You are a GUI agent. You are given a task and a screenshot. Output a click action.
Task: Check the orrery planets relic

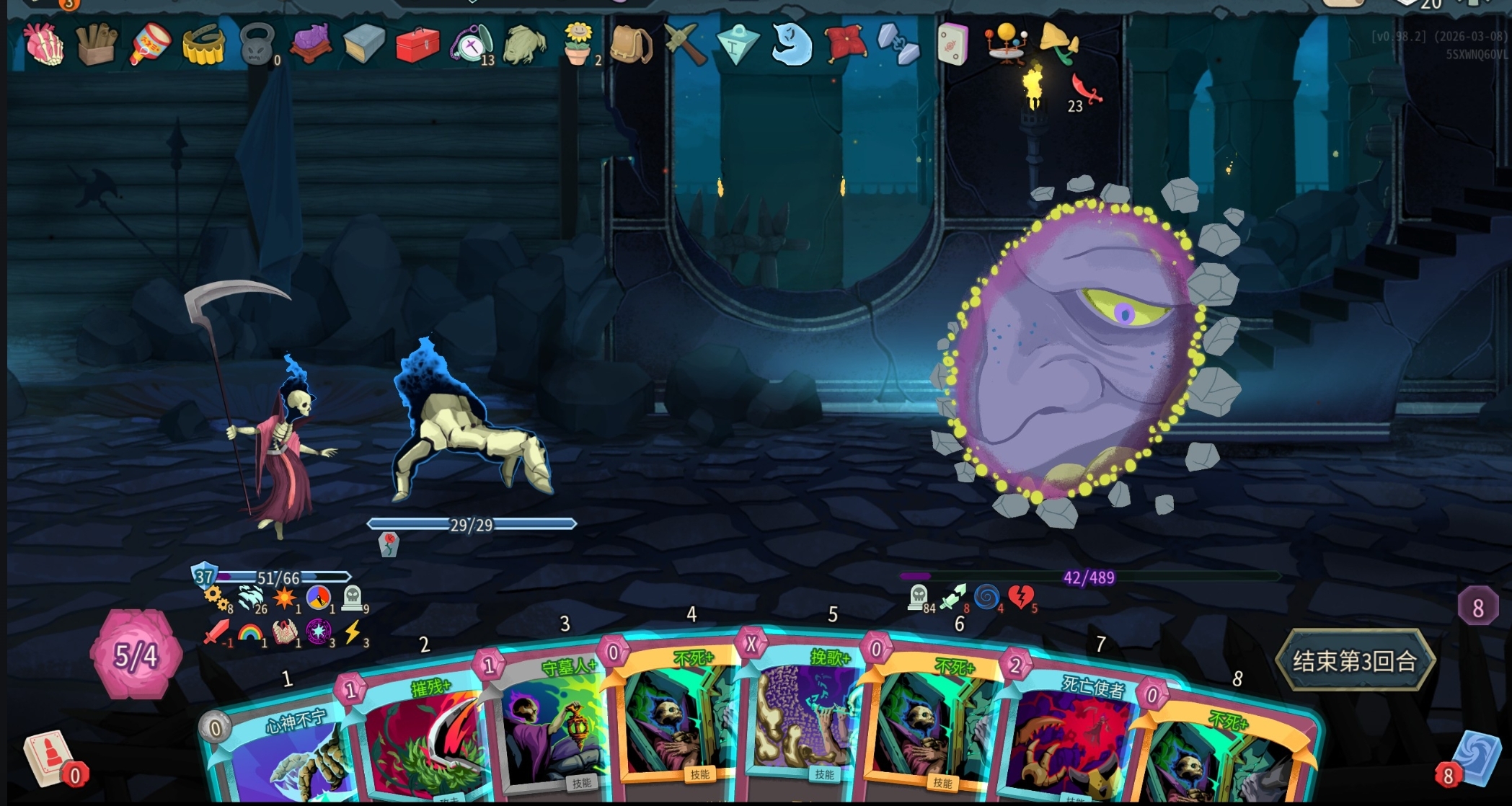tap(1006, 43)
